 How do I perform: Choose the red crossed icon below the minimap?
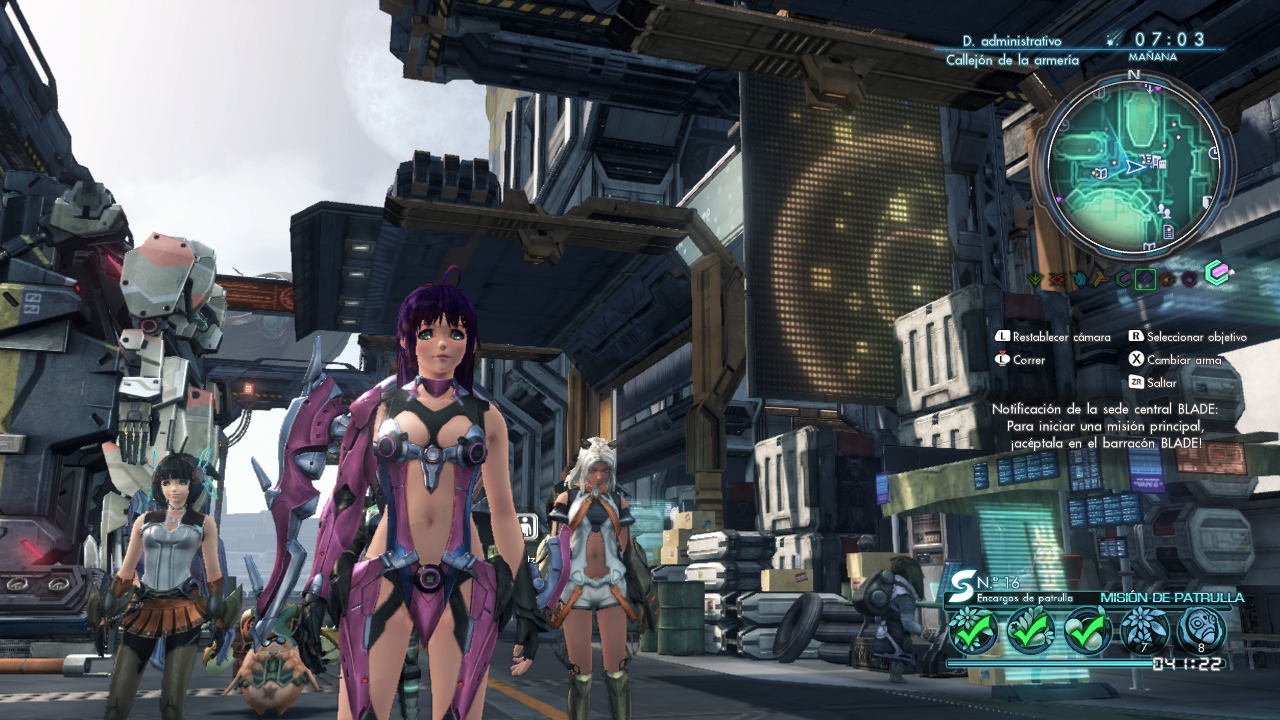point(1057,279)
